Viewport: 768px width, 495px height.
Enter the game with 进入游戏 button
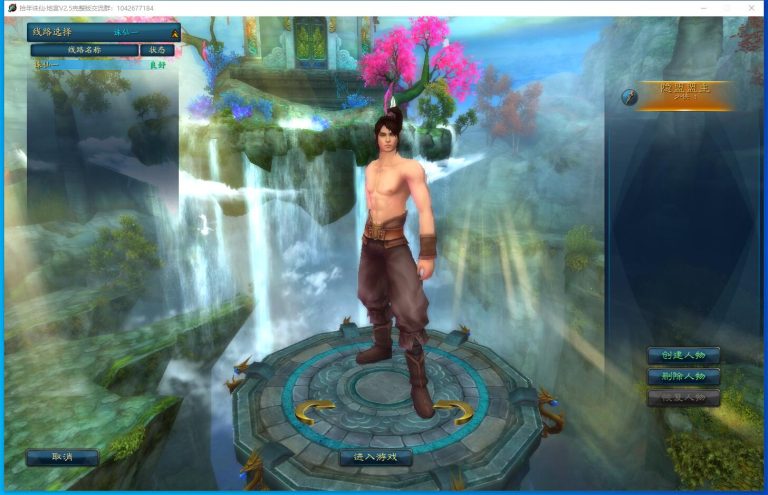[x=375, y=457]
